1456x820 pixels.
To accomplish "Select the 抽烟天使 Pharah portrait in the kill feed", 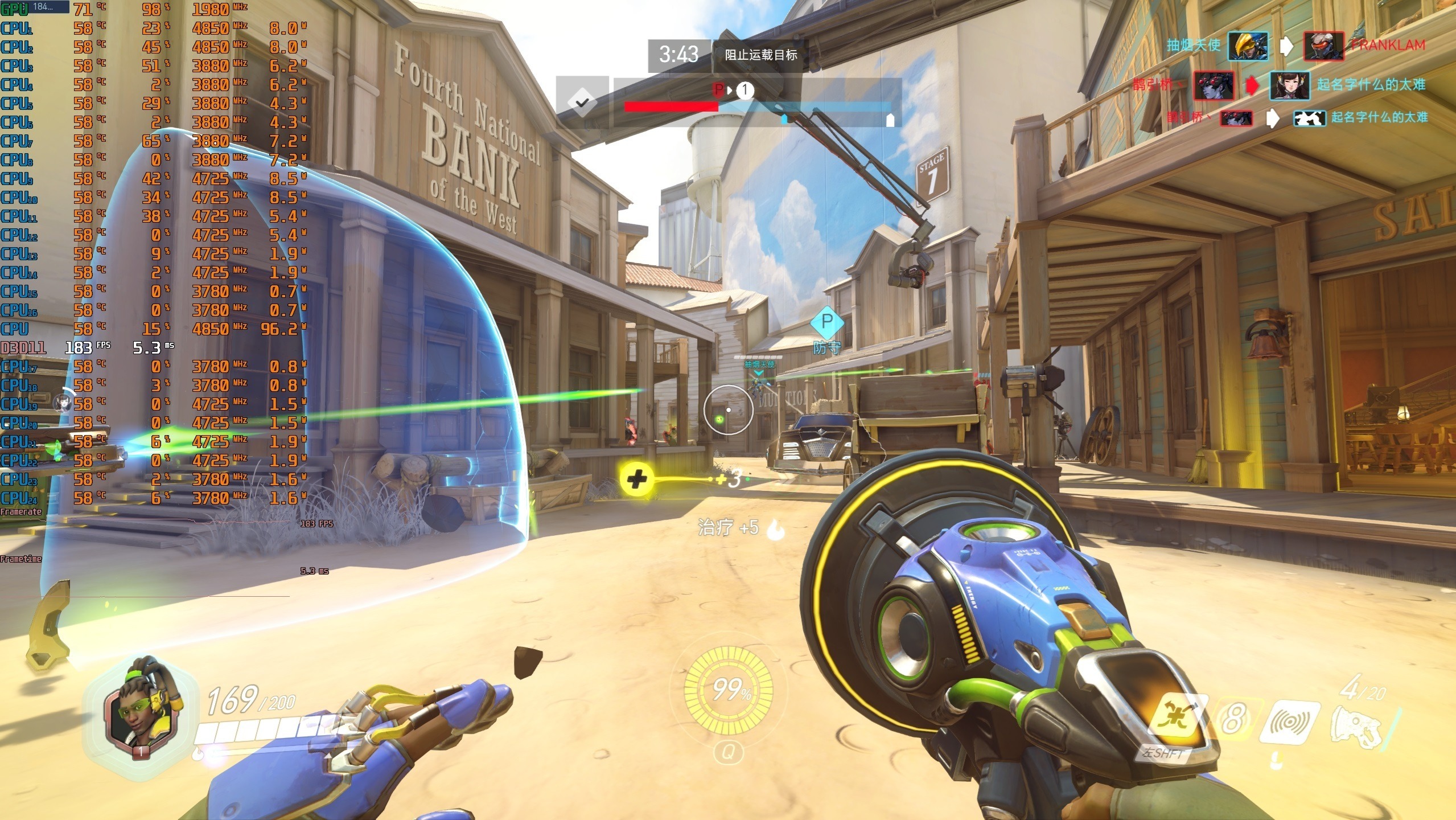I will (1248, 46).
